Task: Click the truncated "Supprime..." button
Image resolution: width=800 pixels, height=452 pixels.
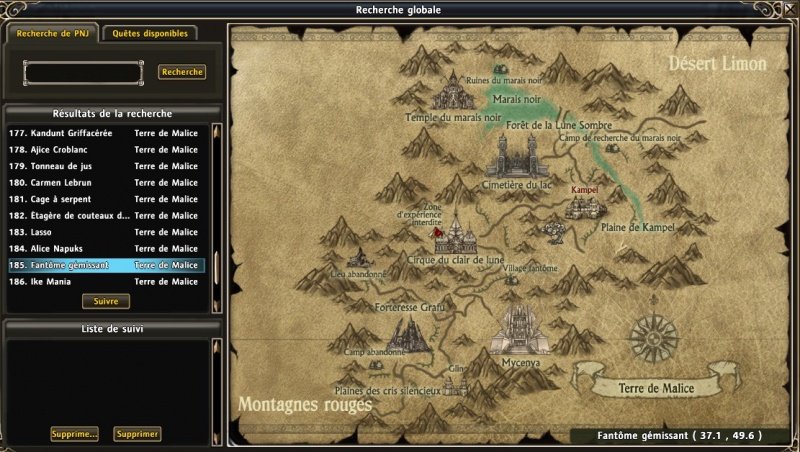Action: (x=75, y=434)
